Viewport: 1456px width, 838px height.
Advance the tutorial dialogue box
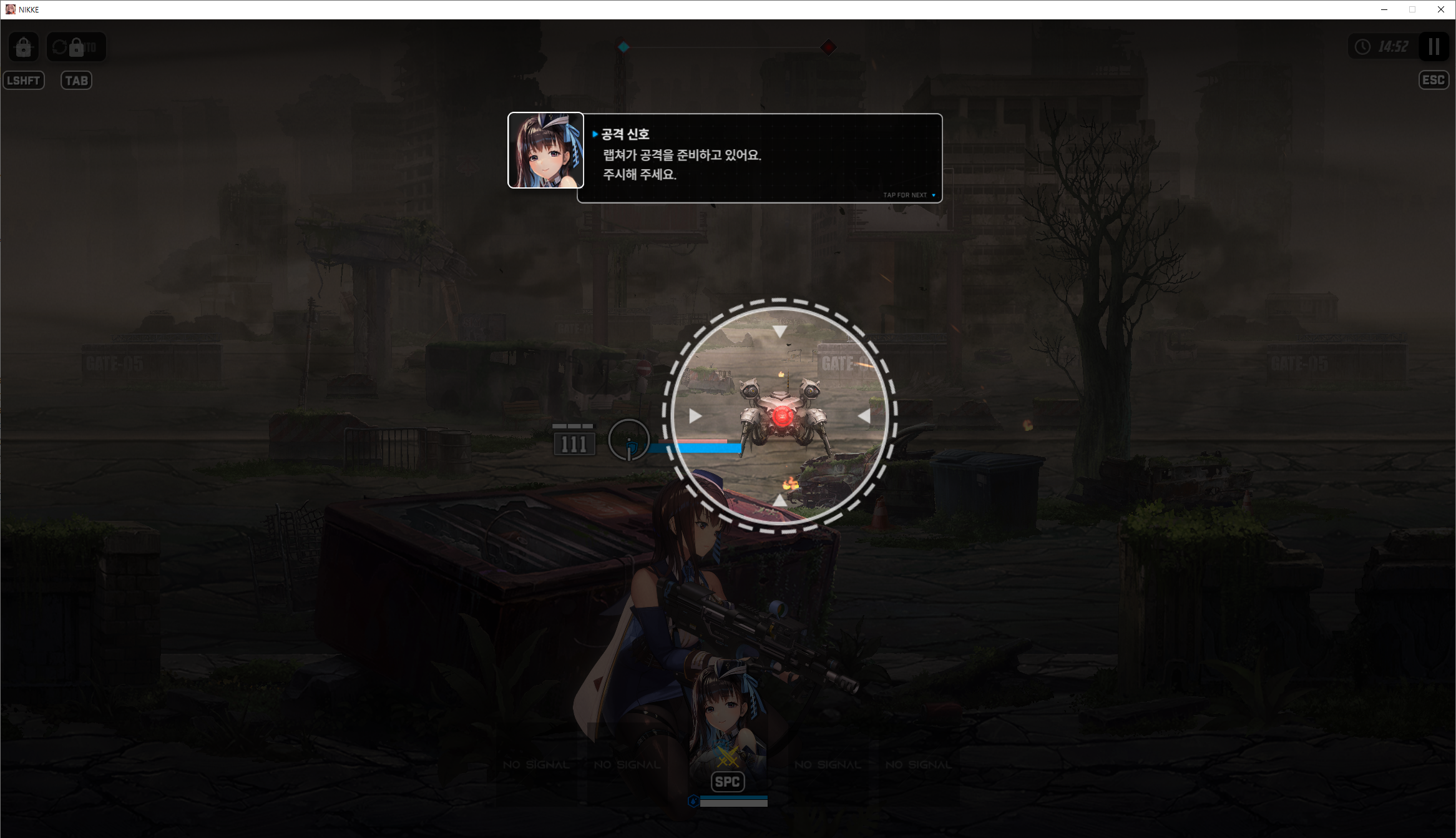pyautogui.click(x=759, y=158)
